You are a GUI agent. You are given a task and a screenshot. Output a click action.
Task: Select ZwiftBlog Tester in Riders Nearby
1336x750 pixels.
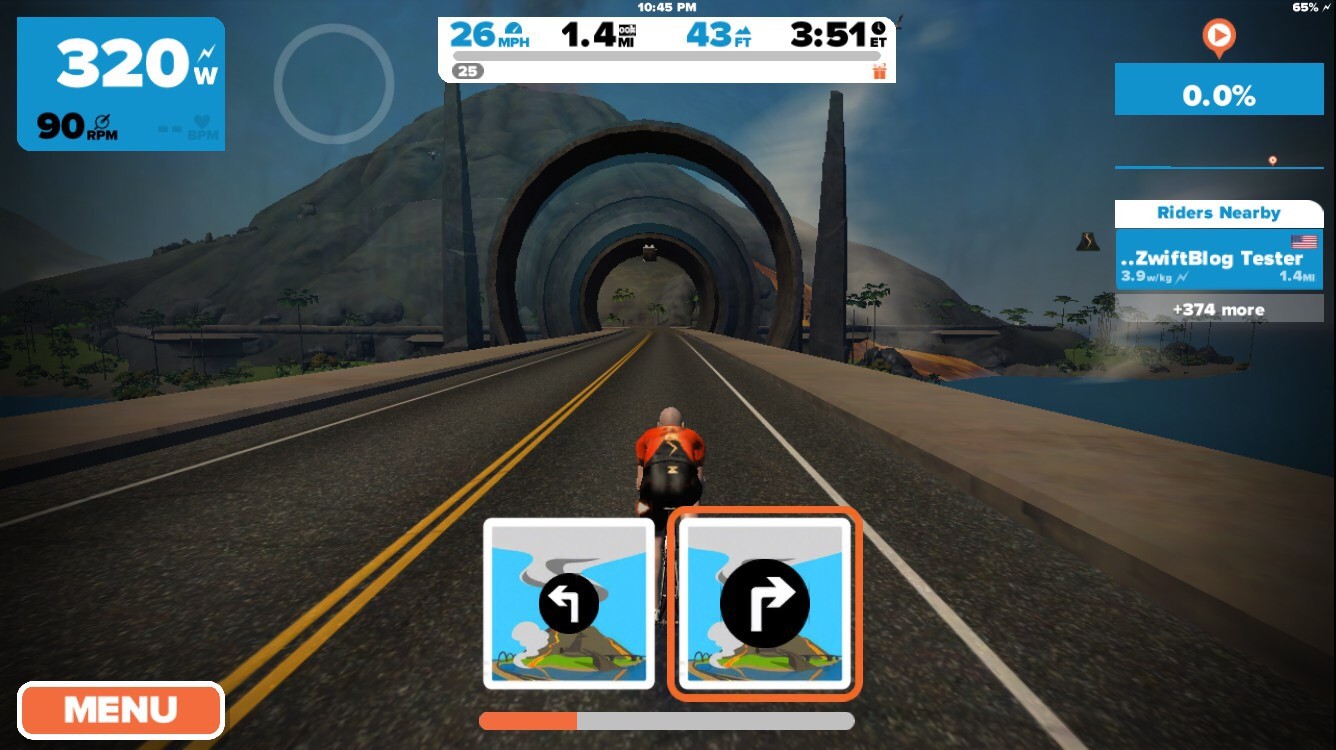click(1218, 260)
